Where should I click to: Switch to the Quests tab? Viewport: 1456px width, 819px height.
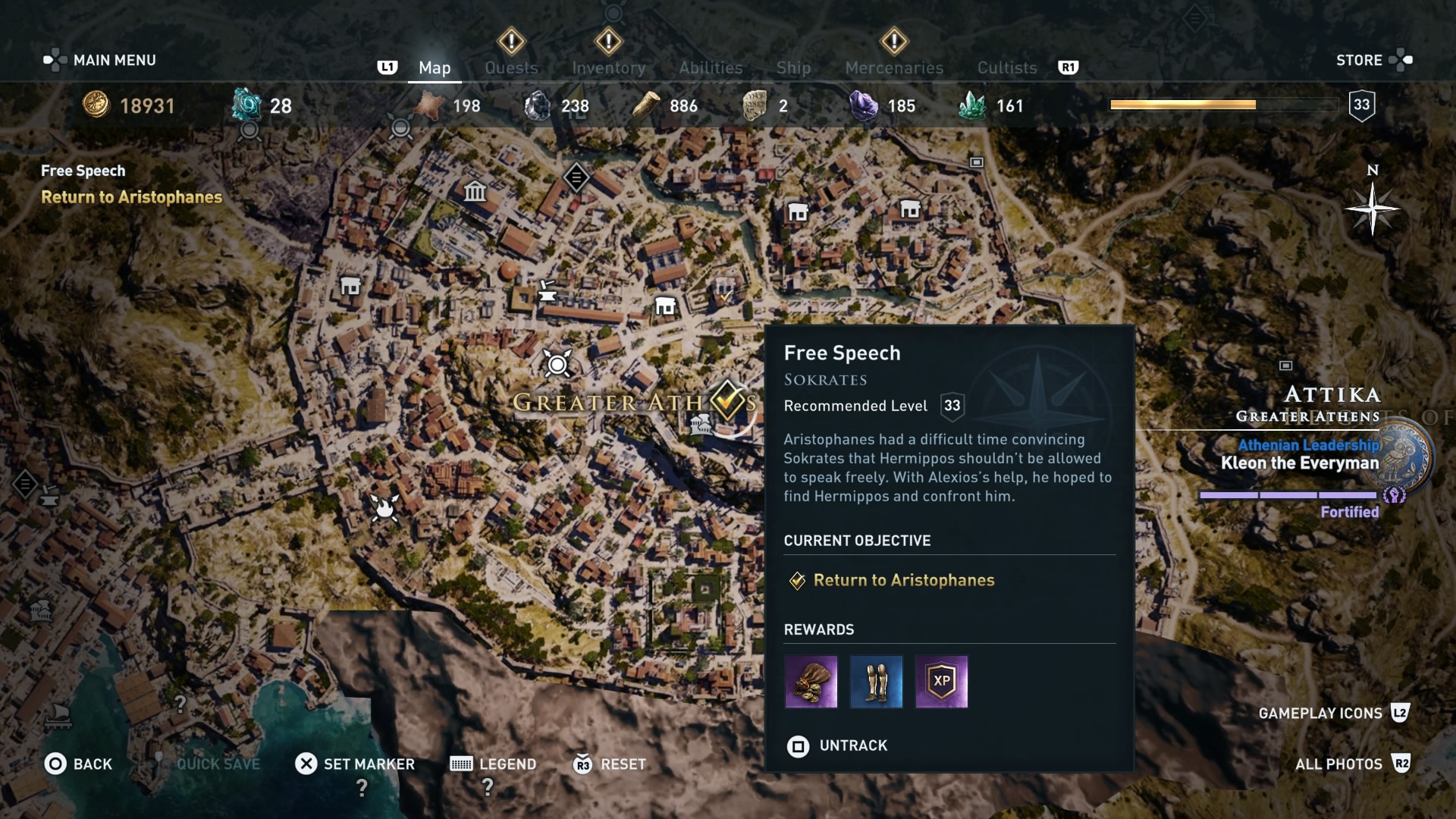pos(511,67)
